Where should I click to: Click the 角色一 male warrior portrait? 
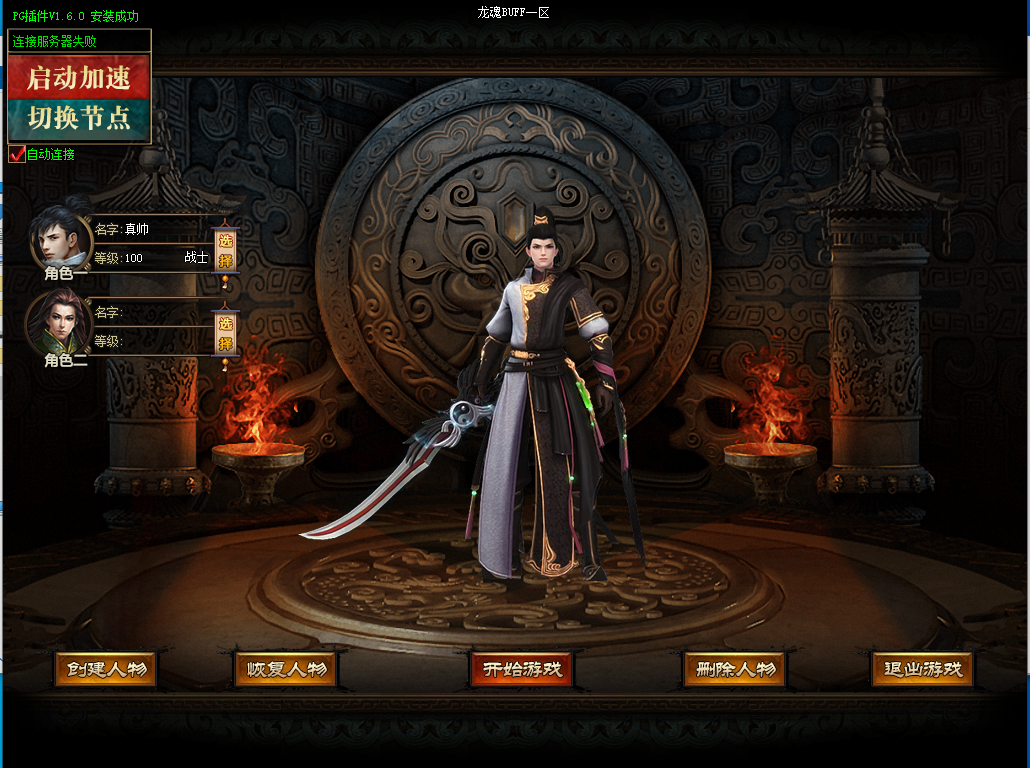60,238
